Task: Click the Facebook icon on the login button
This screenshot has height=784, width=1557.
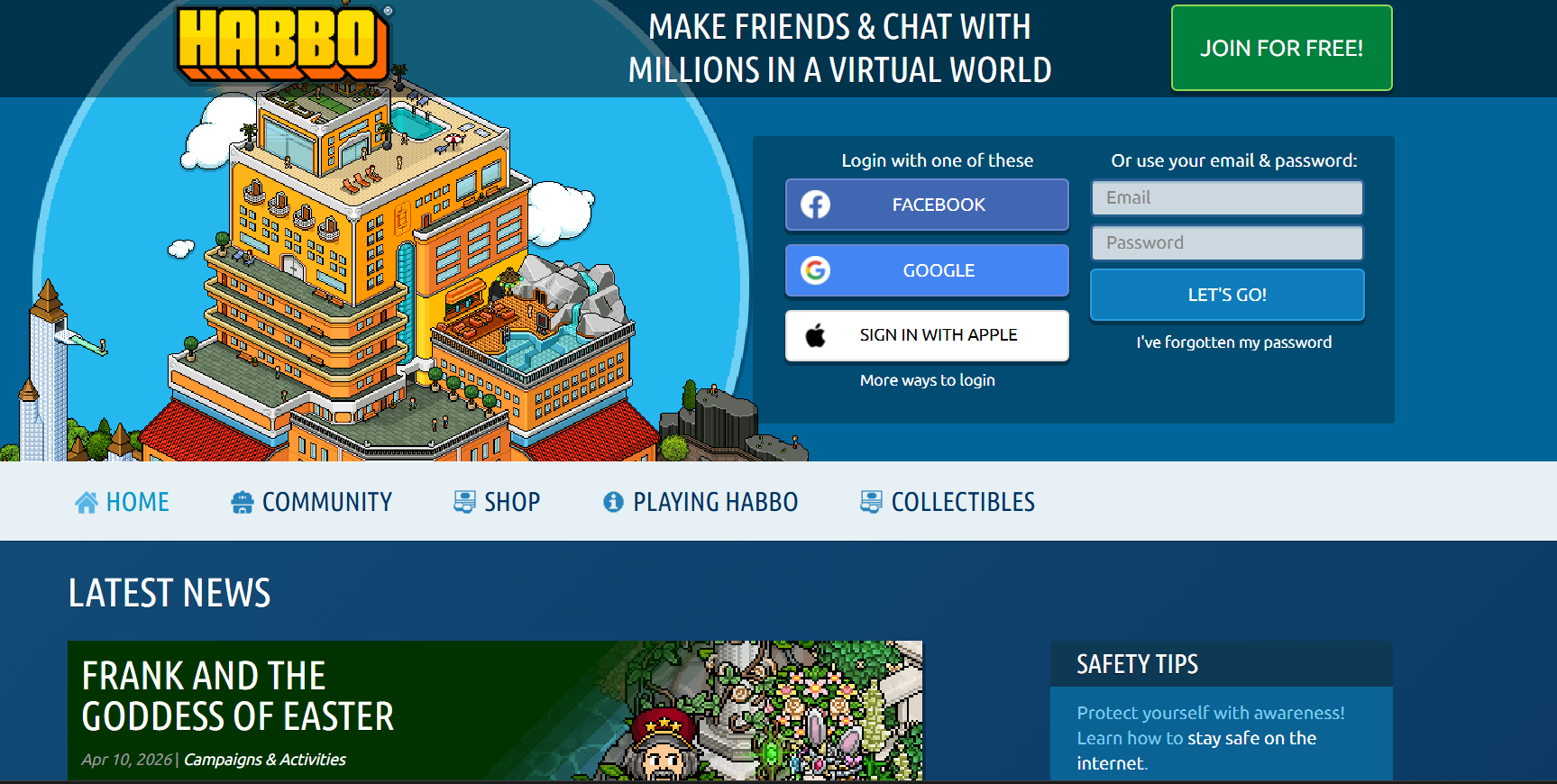Action: click(815, 205)
